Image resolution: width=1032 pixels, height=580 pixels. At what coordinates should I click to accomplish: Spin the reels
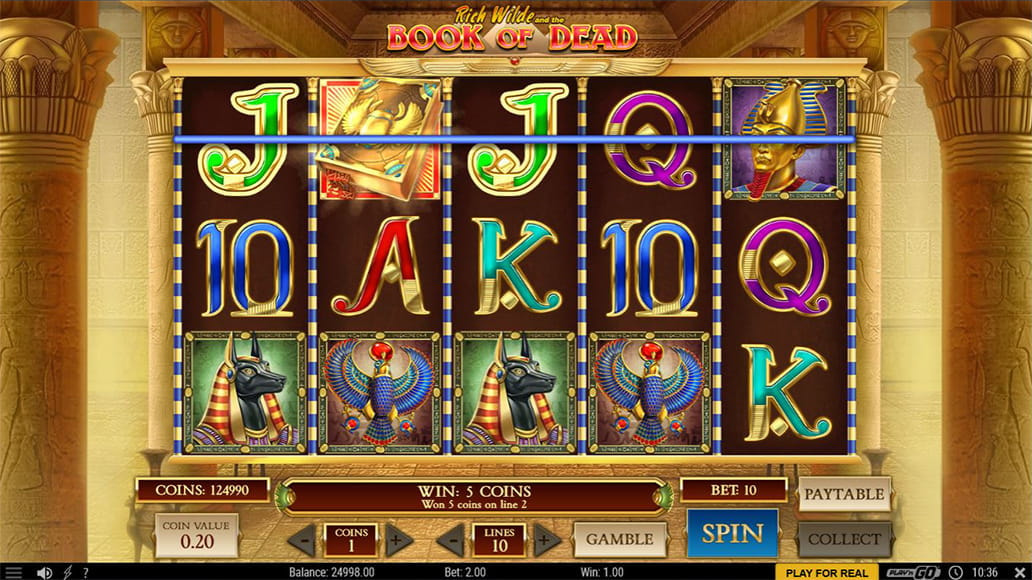pyautogui.click(x=732, y=533)
